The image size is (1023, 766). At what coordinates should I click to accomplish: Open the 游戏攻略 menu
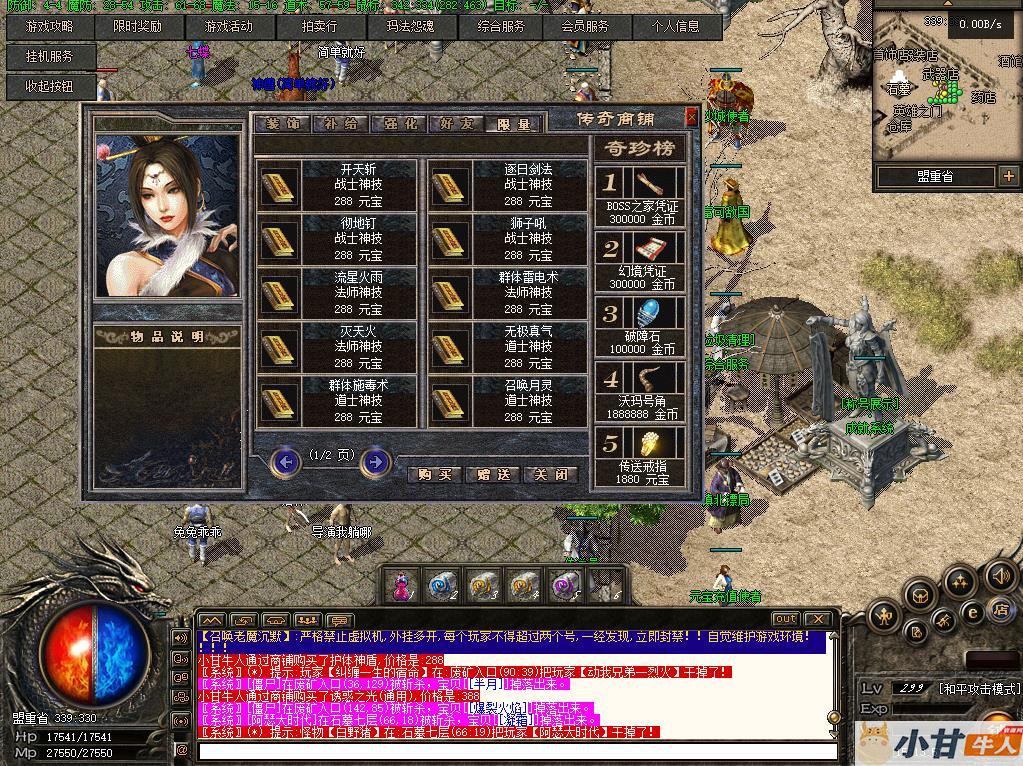[x=49, y=27]
